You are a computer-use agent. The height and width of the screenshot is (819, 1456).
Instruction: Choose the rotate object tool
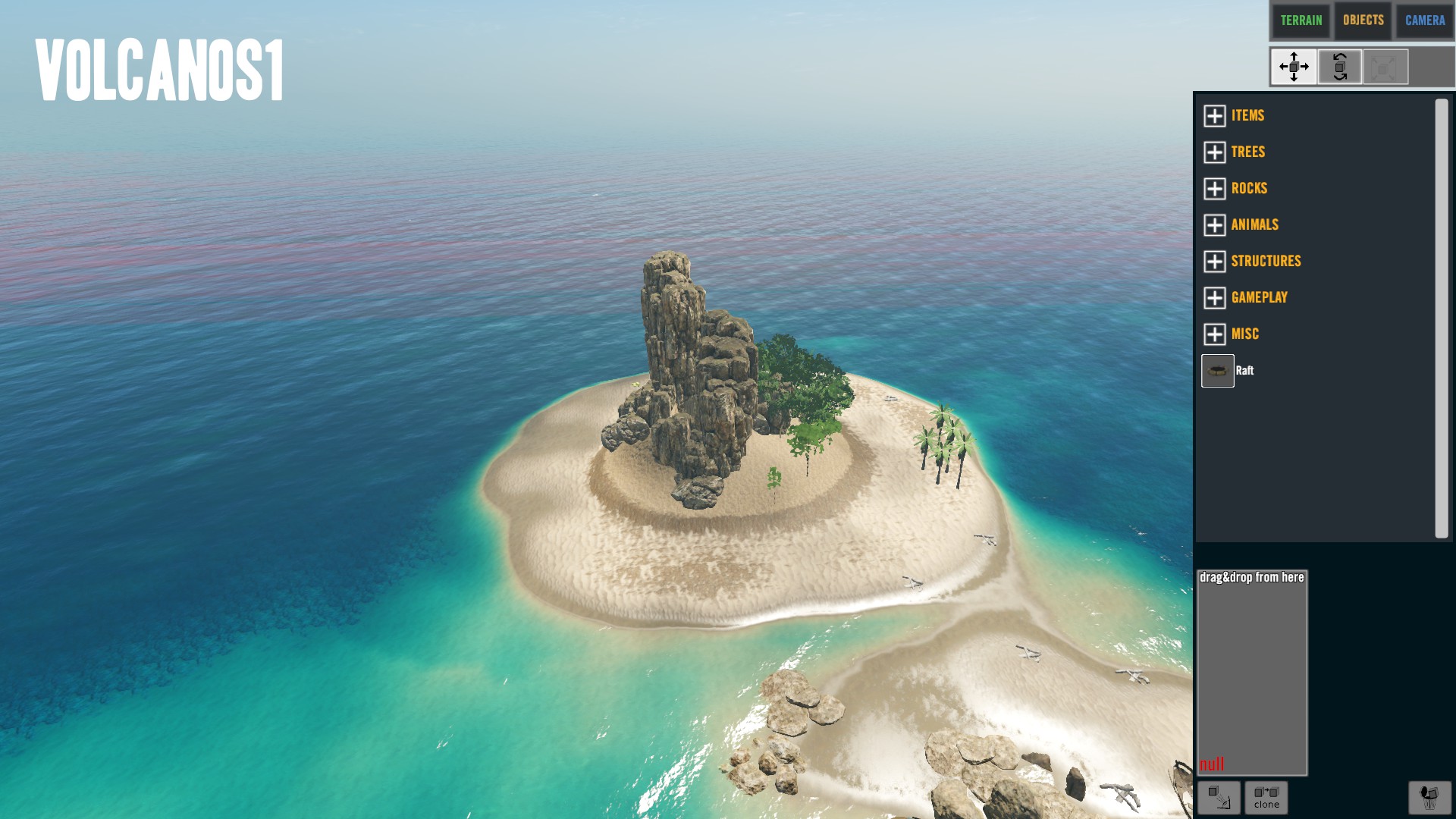(1340, 67)
